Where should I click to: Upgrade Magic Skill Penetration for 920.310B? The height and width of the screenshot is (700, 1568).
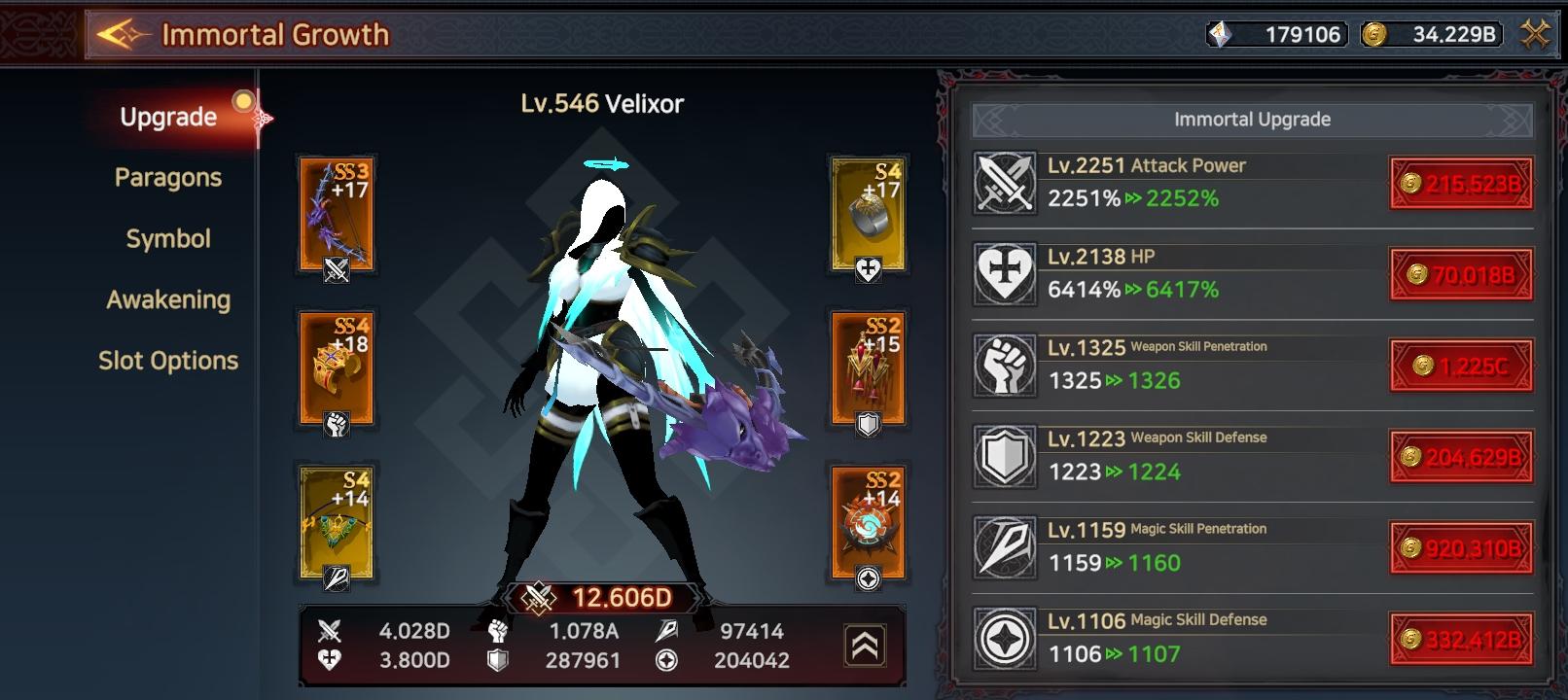1461,548
